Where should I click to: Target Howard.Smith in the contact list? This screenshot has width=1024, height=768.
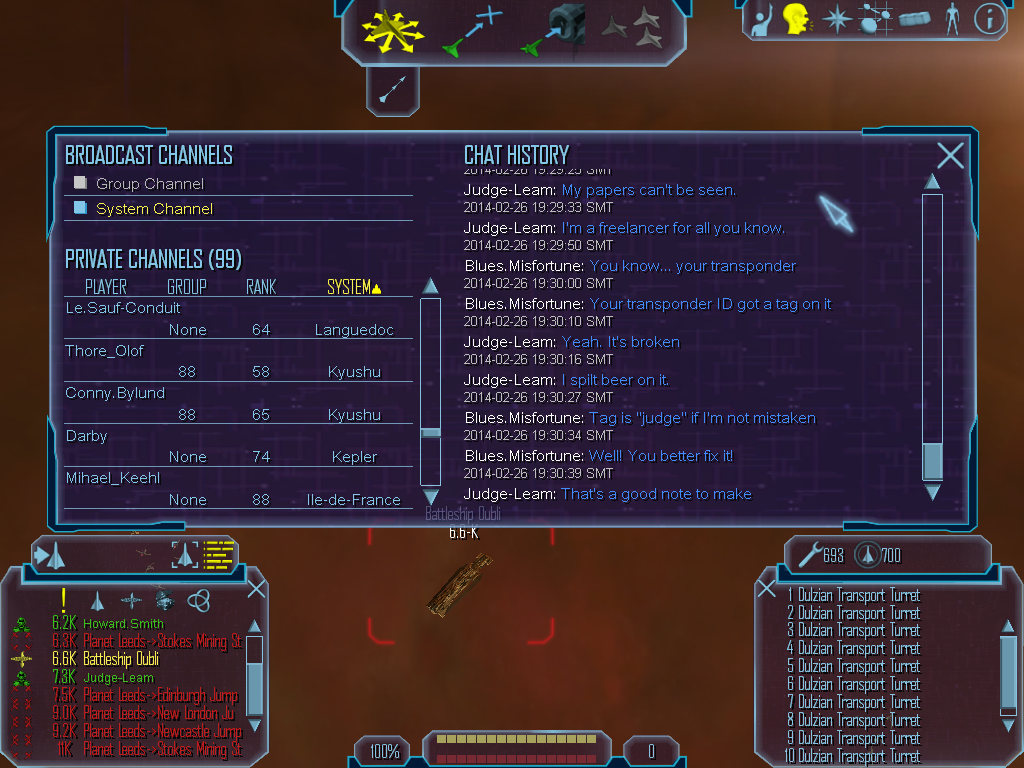coord(123,624)
